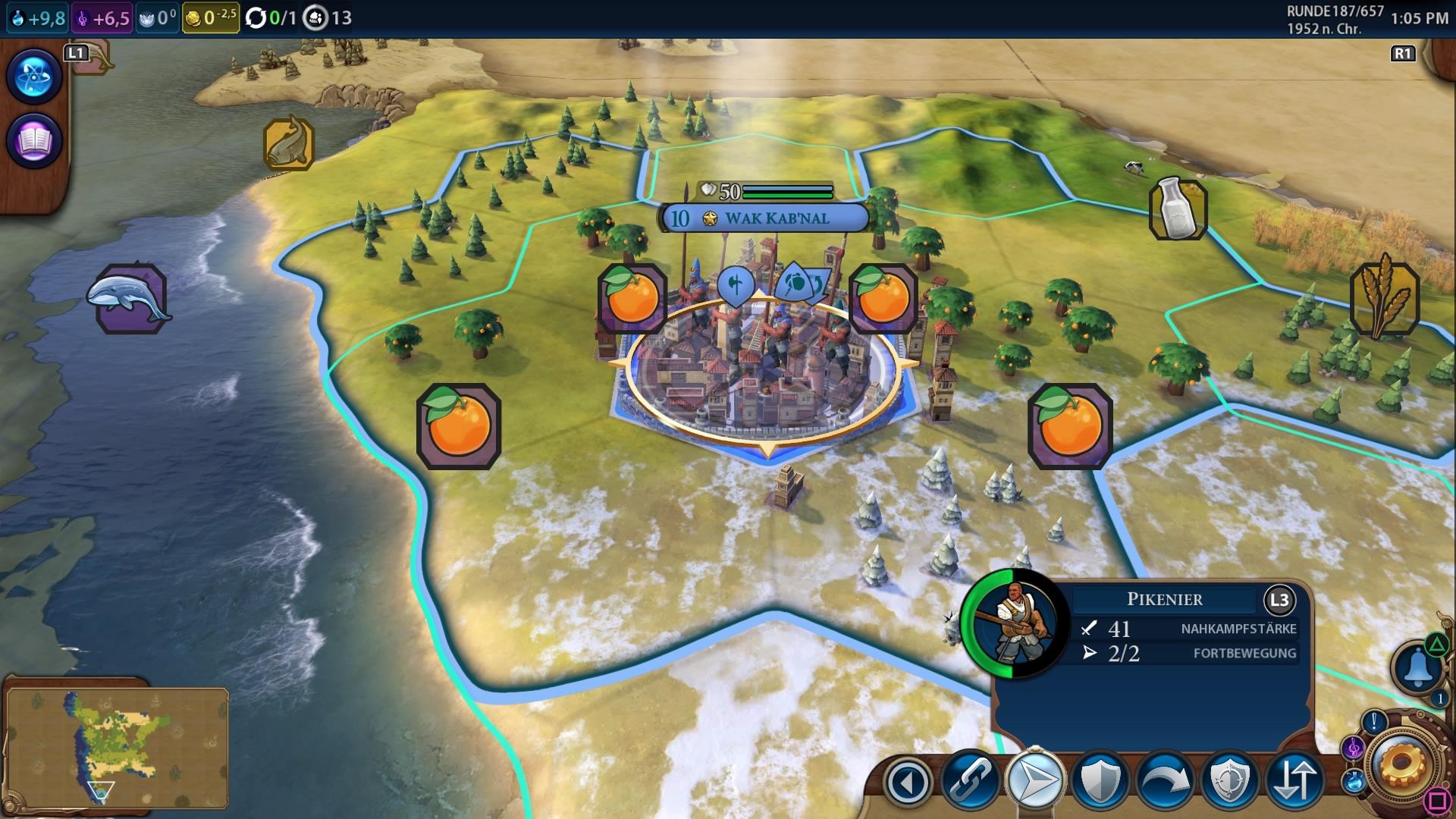Select the up-down arrows unit action
The height and width of the screenshot is (819, 1456).
pos(1294,781)
